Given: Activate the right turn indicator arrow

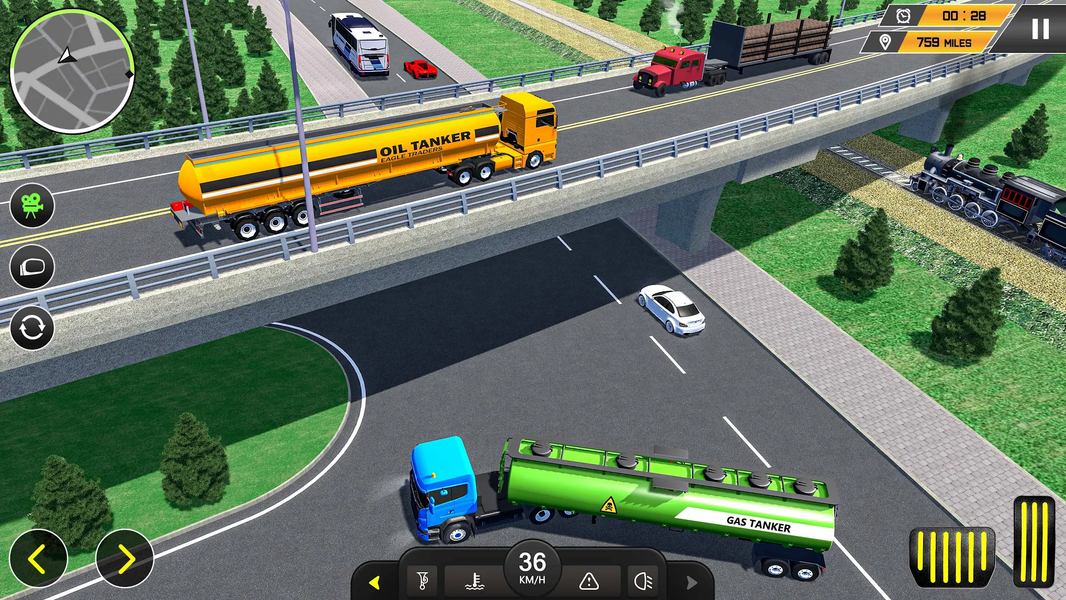Looking at the screenshot, I should 692,582.
